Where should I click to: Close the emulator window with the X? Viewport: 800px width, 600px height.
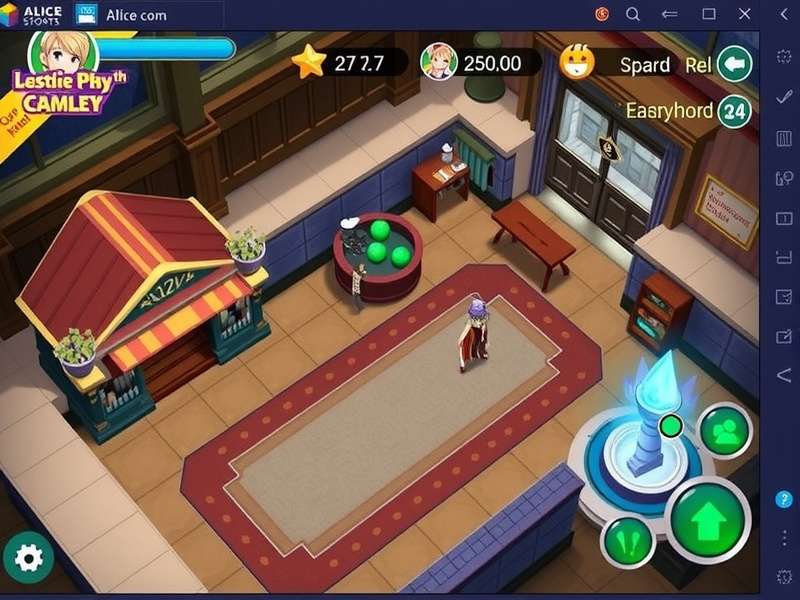743,14
